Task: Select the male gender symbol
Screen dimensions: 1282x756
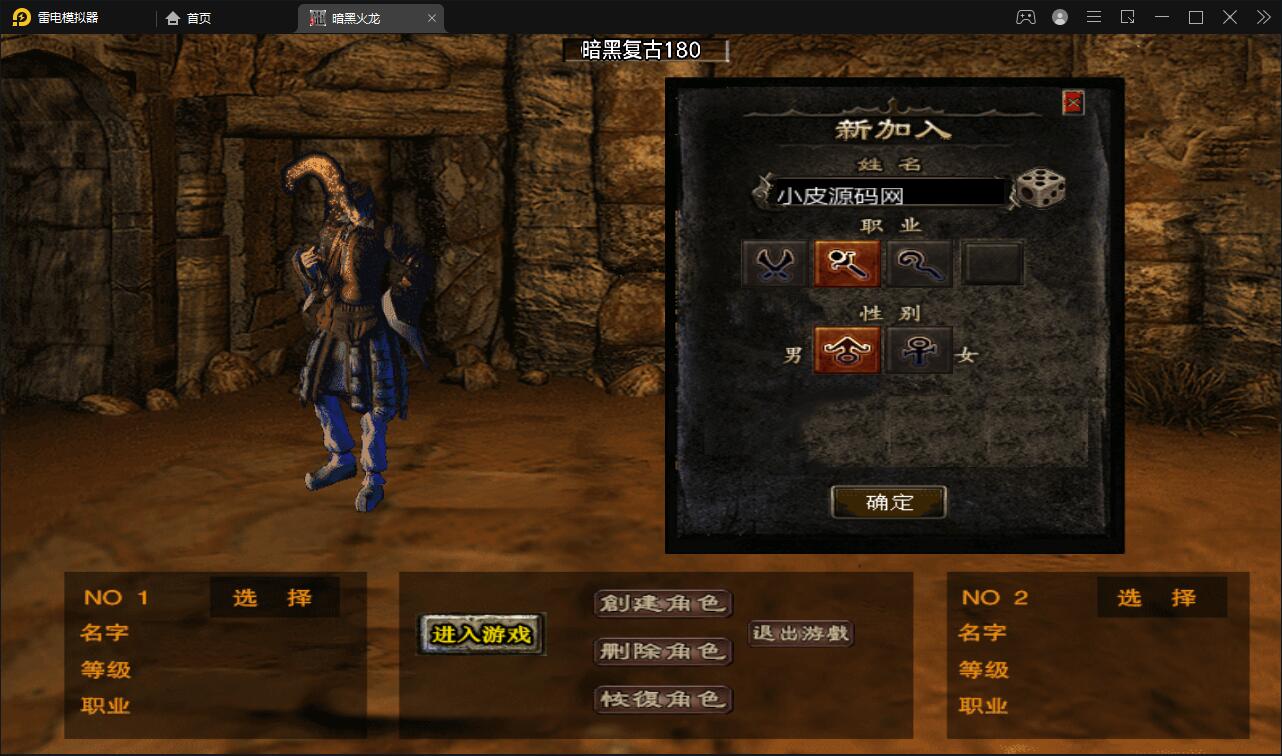Action: [x=846, y=350]
